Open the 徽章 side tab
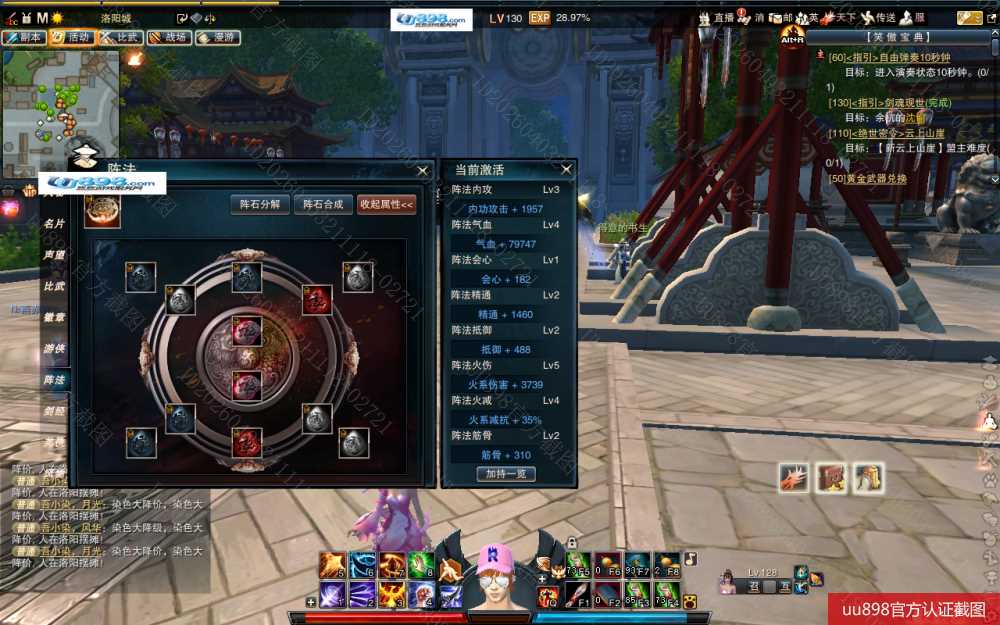 54,318
